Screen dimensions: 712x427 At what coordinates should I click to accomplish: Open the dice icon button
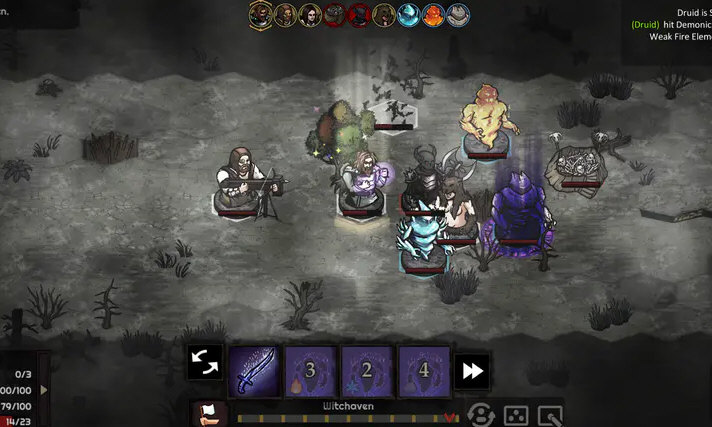point(515,414)
